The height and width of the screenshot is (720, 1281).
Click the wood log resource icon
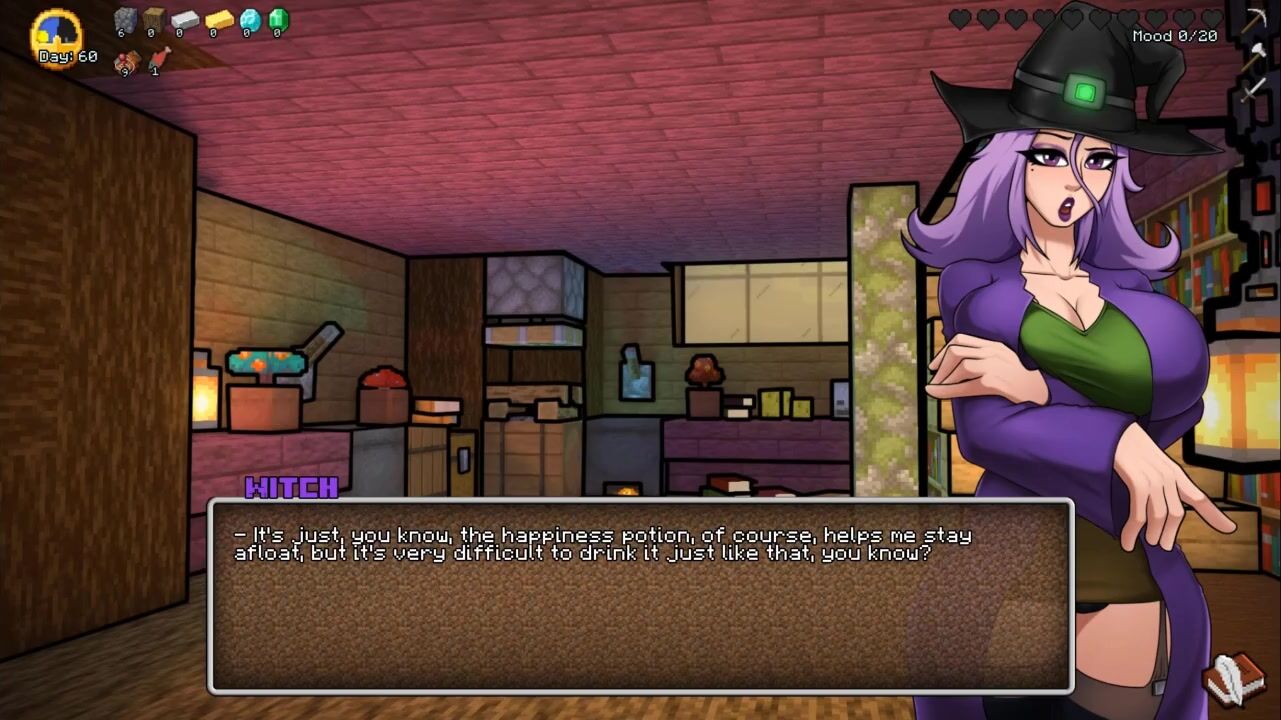point(154,19)
